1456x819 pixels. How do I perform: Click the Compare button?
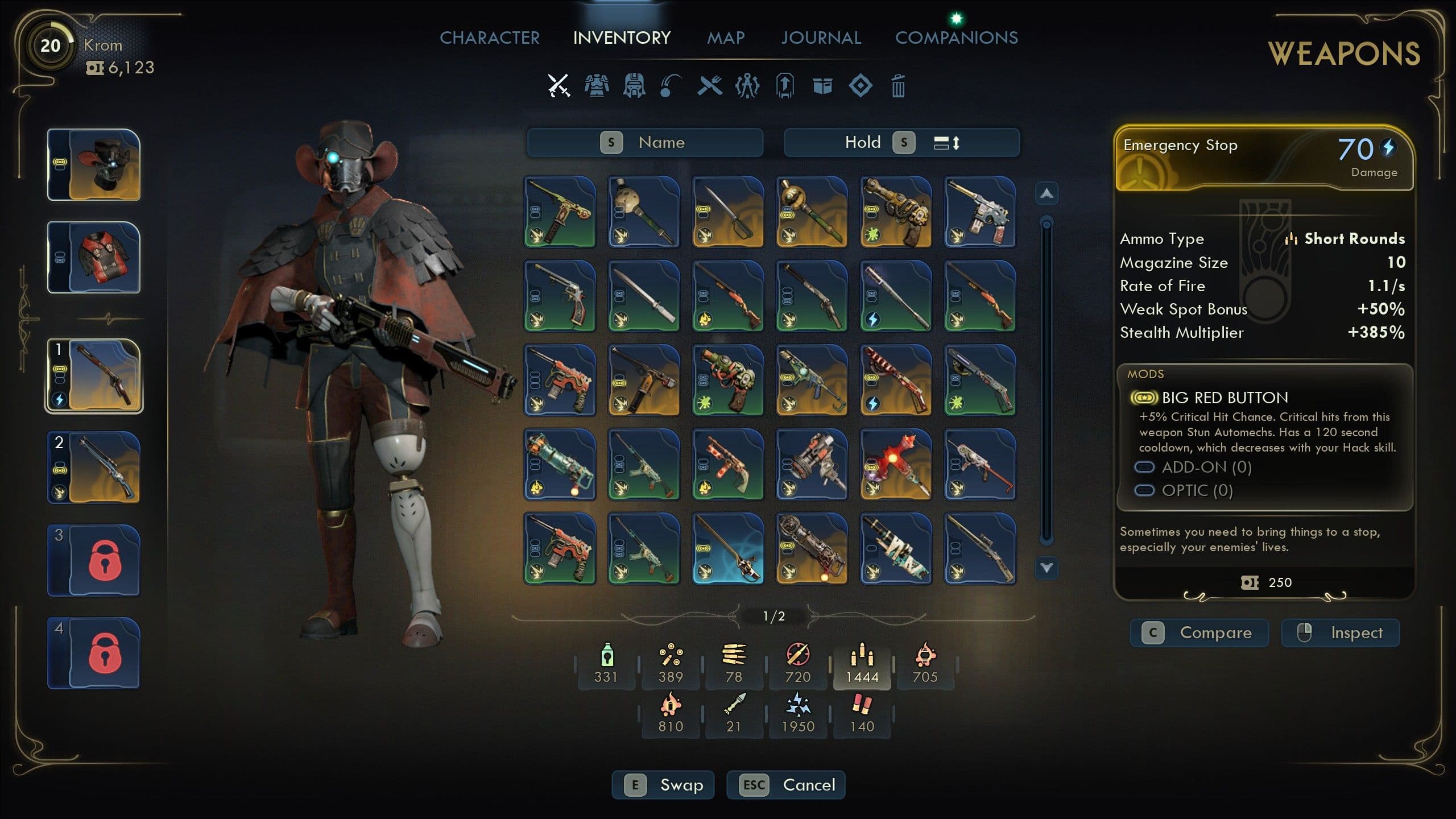pyautogui.click(x=1200, y=632)
